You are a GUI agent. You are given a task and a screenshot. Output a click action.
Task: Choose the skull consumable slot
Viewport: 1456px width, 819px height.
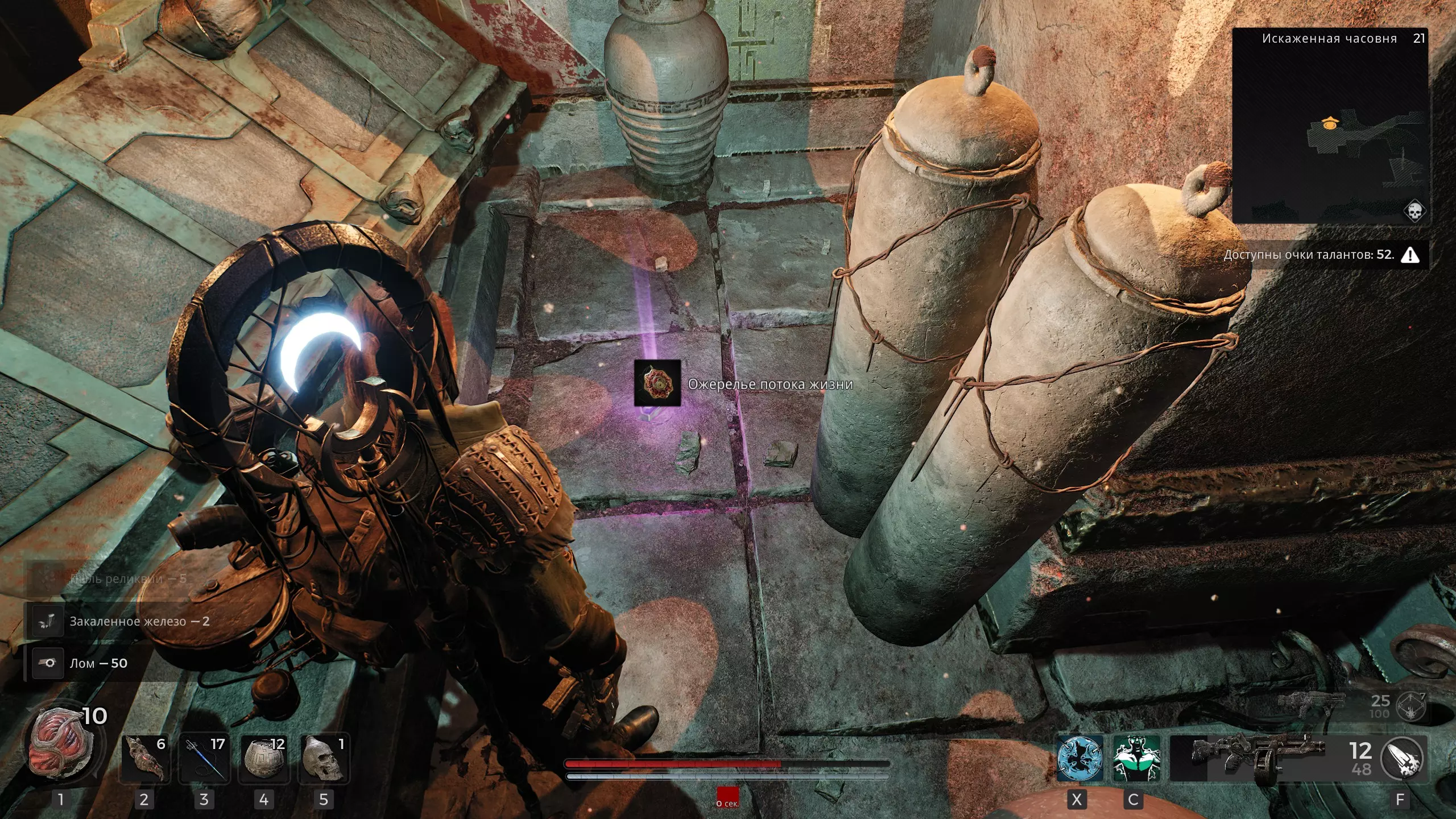pos(324,758)
